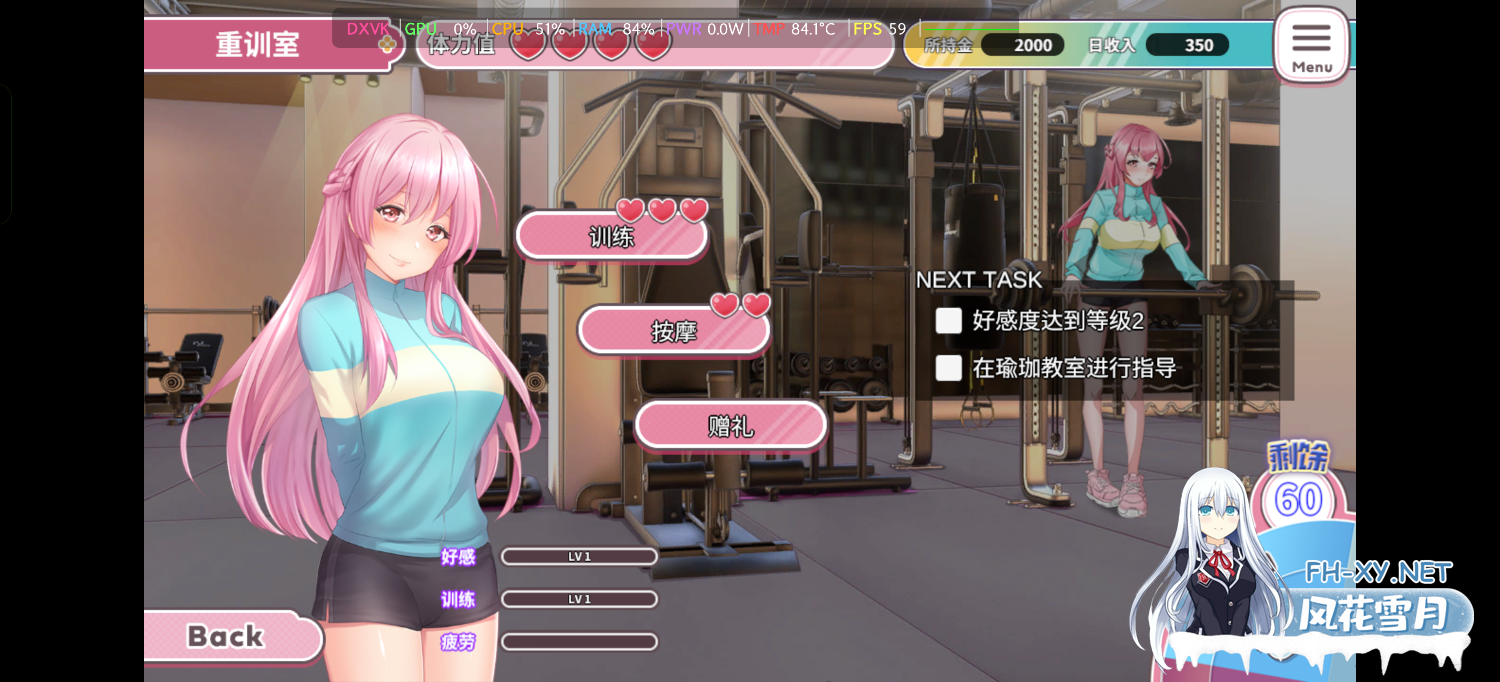This screenshot has height=682, width=1500.
Task: Go back with the Back button
Action: pos(228,636)
